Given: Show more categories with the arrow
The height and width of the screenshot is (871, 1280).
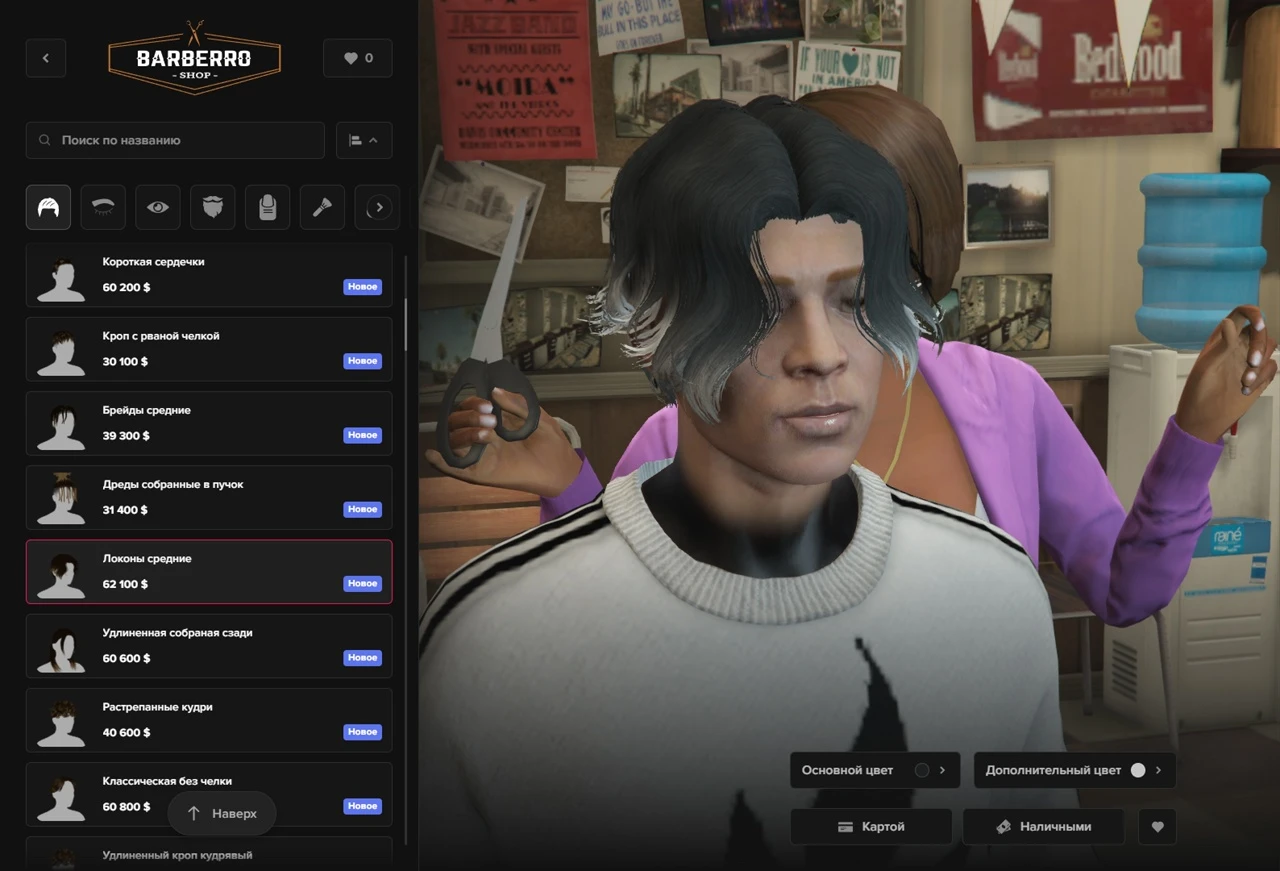Looking at the screenshot, I should point(378,208).
